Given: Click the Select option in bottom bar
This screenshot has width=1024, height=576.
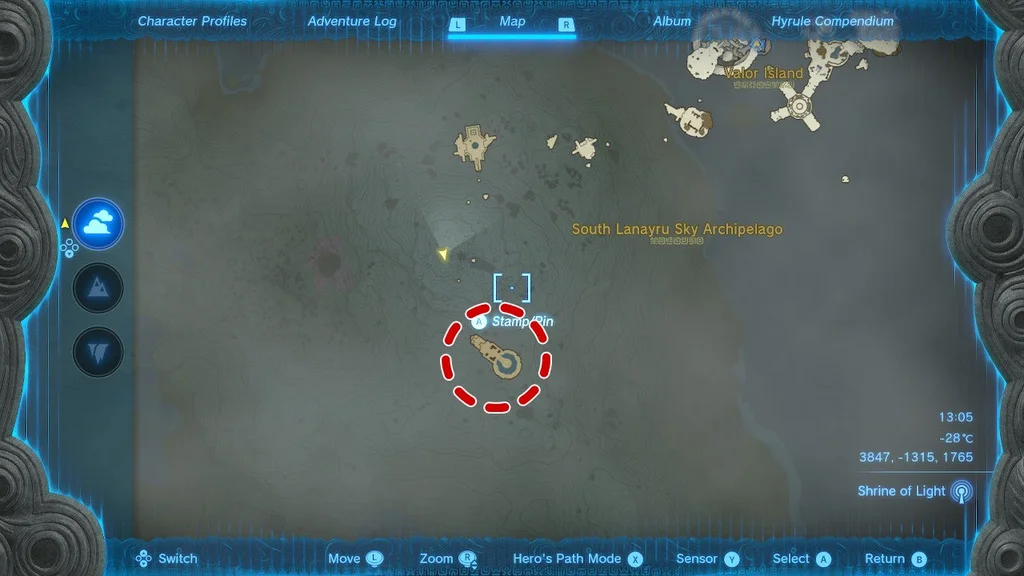Looking at the screenshot, I should (x=801, y=559).
